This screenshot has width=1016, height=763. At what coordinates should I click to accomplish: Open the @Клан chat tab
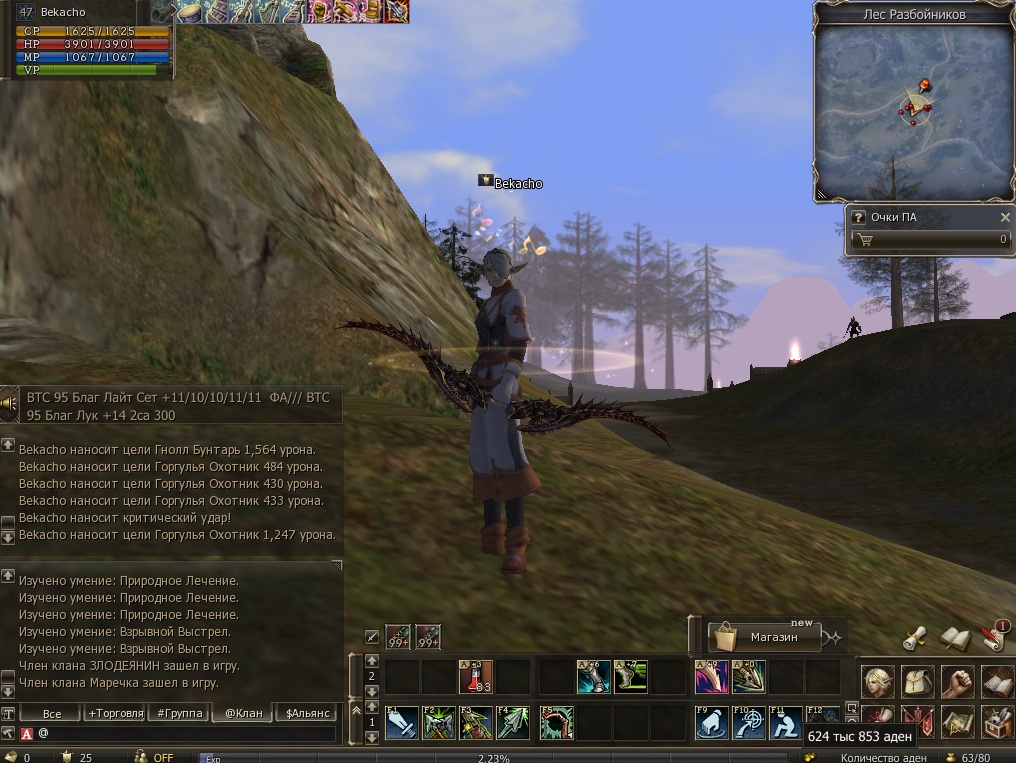click(243, 713)
